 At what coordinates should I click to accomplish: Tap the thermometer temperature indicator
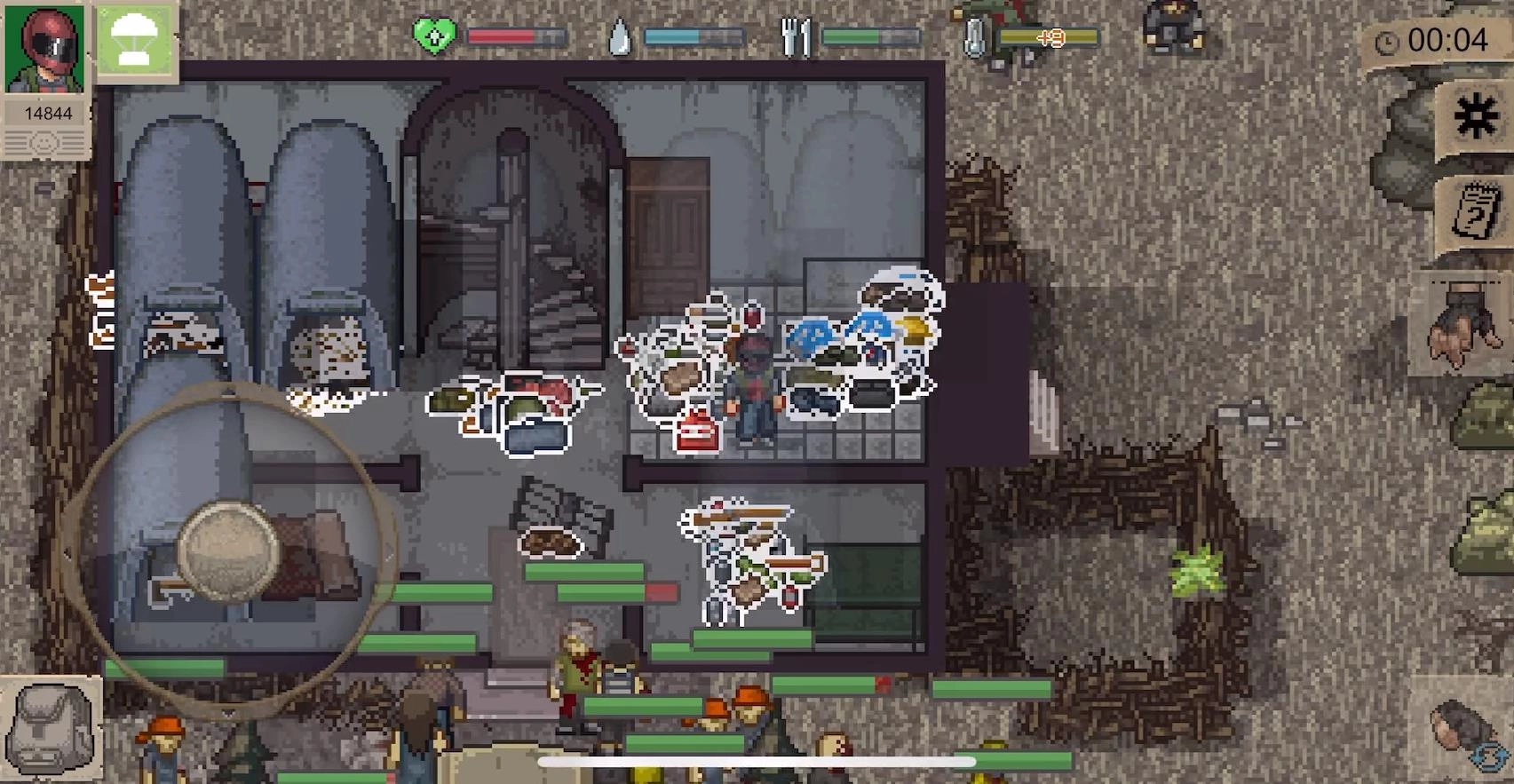973,36
